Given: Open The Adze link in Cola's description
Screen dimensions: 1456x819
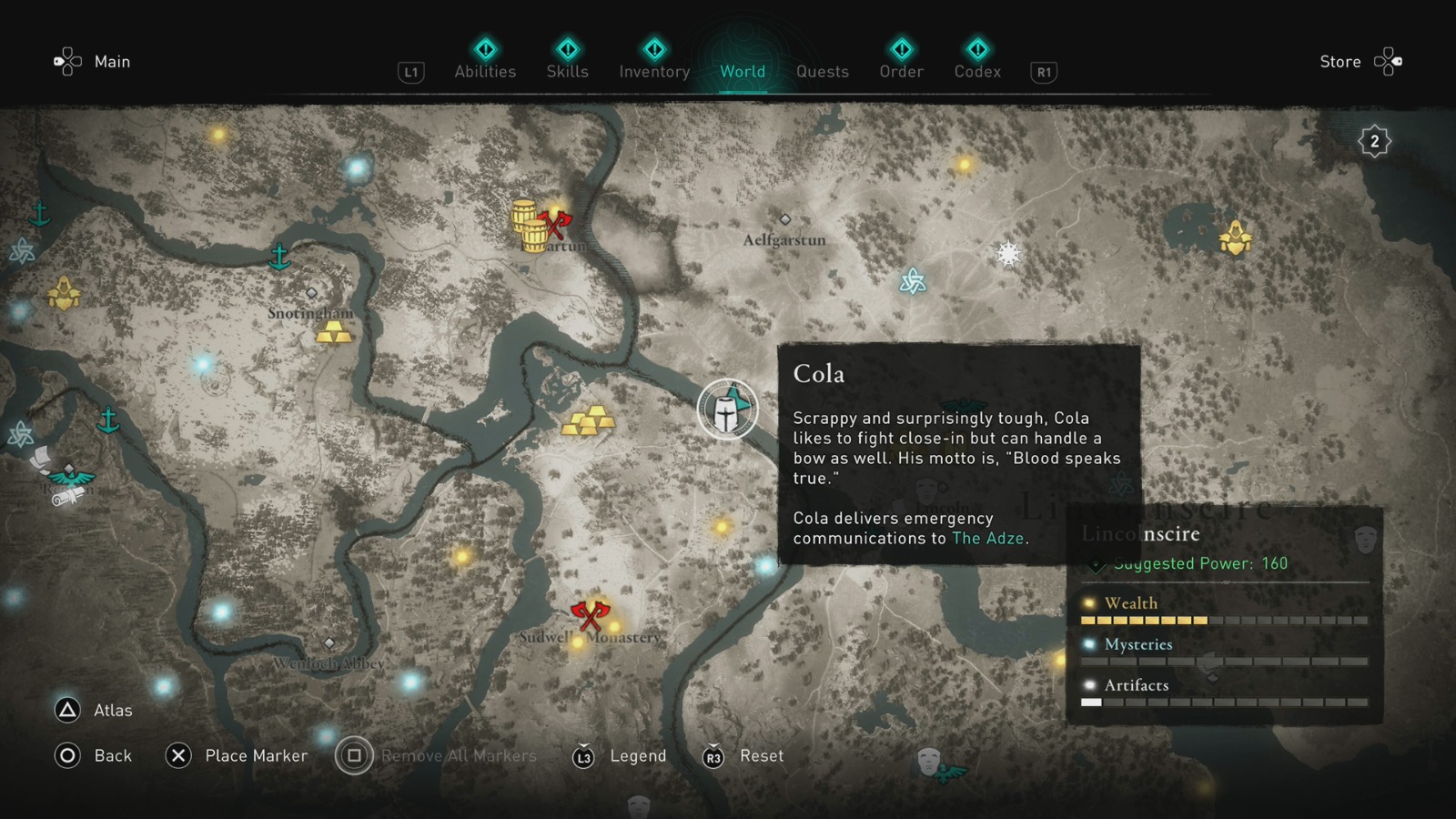Looking at the screenshot, I should coord(987,538).
